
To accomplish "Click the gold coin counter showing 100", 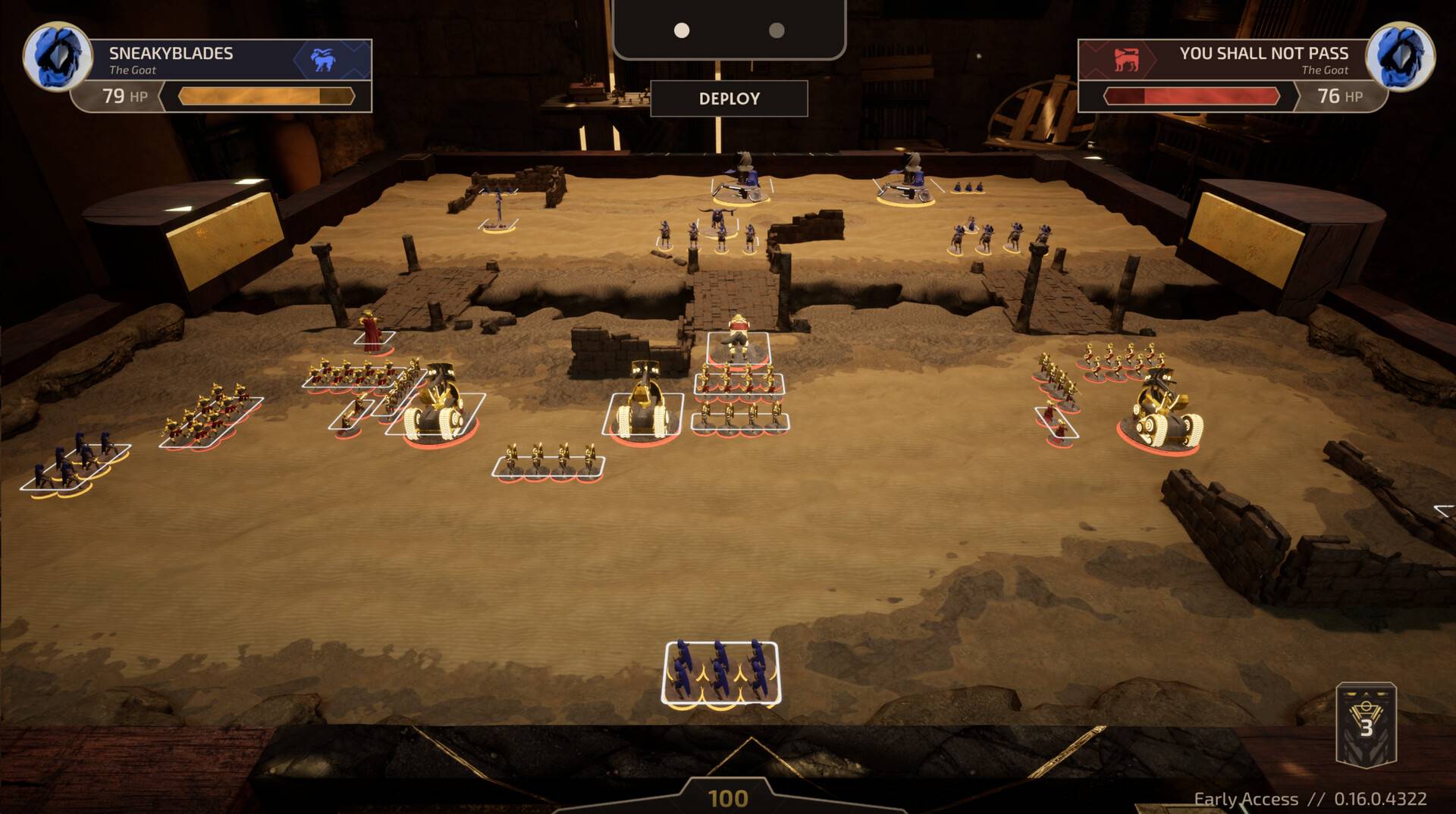I will tap(726, 797).
